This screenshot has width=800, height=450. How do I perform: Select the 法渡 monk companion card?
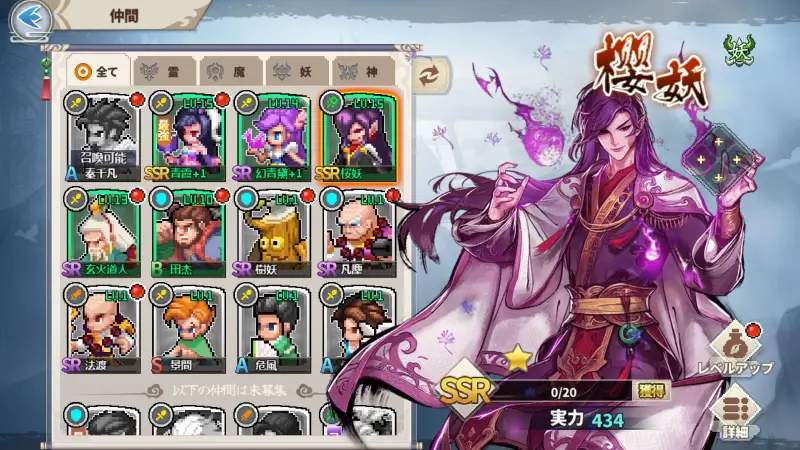103,329
